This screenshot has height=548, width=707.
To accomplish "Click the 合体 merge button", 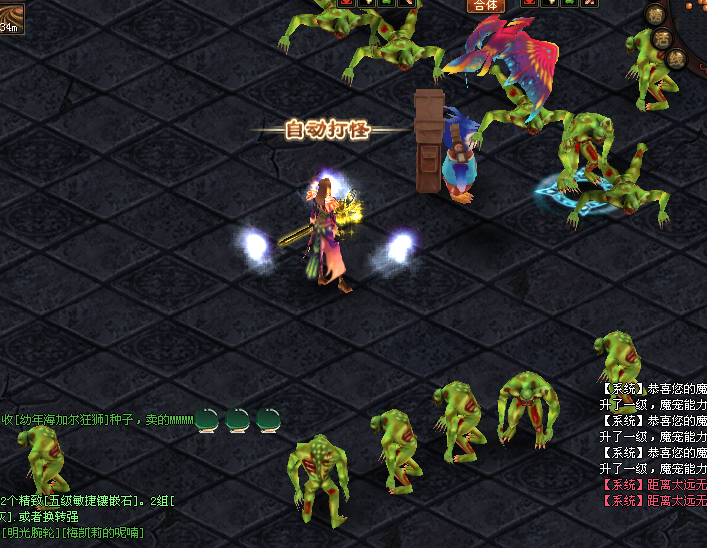I will (486, 5).
